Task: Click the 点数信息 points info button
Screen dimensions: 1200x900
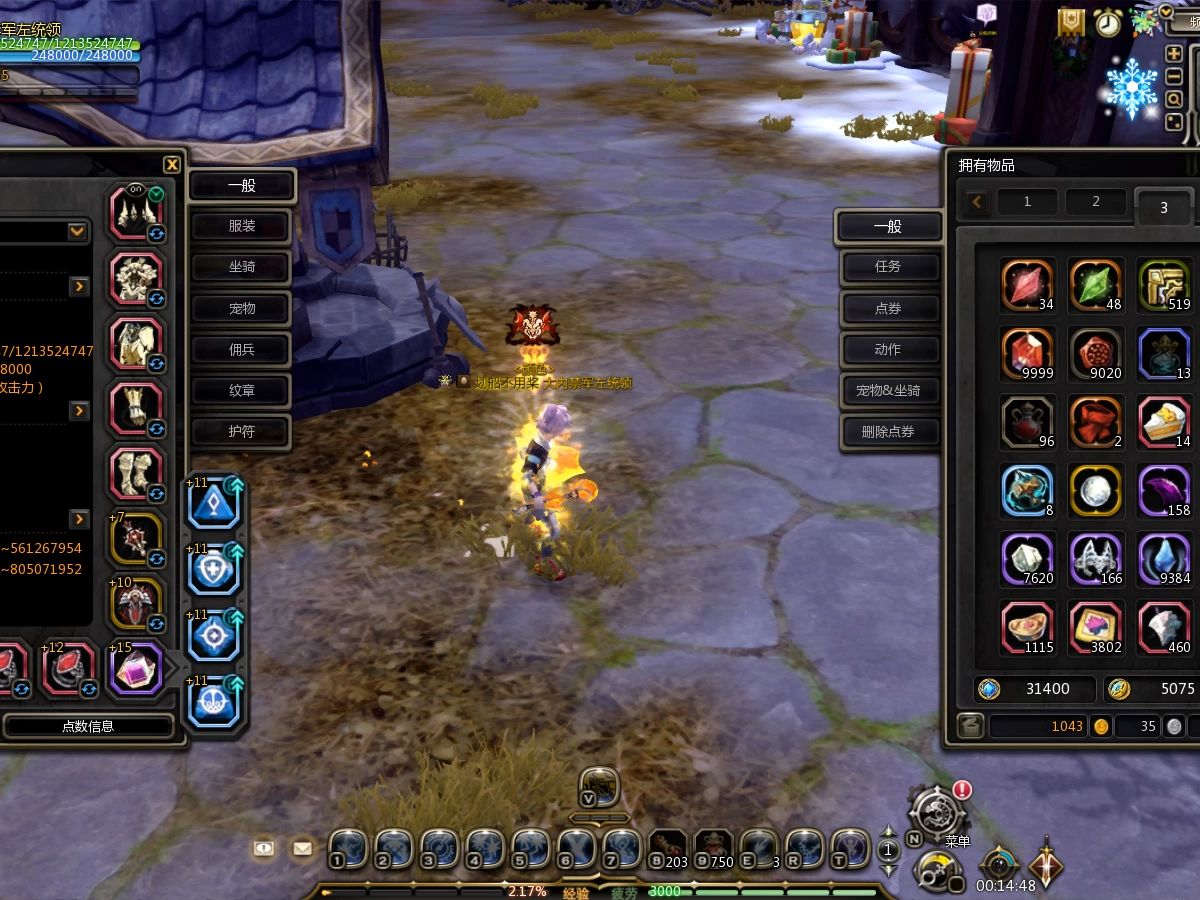Action: click(88, 726)
